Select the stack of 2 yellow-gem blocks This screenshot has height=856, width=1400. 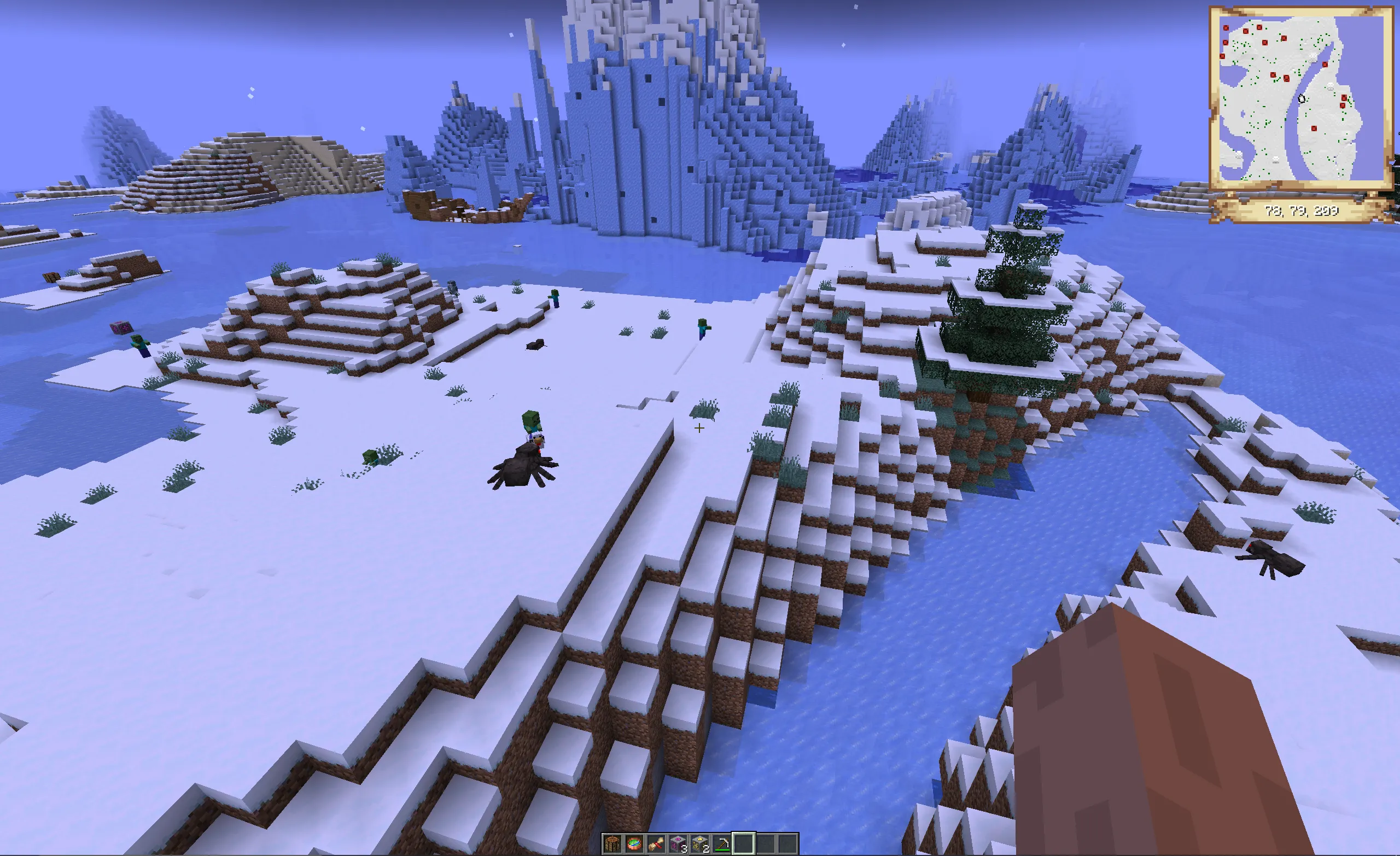coord(699,845)
